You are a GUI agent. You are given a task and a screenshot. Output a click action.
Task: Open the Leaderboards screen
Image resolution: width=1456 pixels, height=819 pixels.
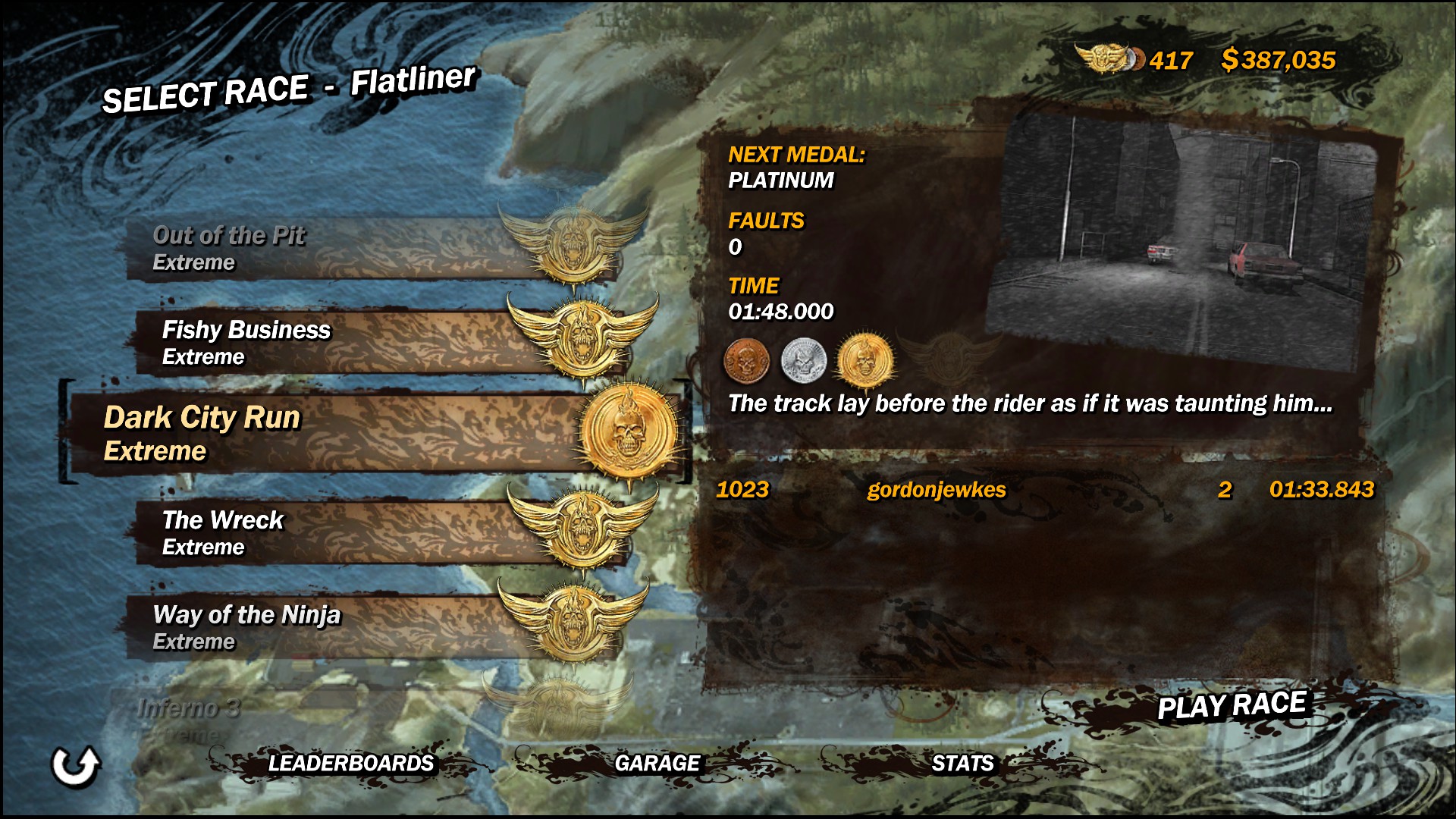point(350,764)
